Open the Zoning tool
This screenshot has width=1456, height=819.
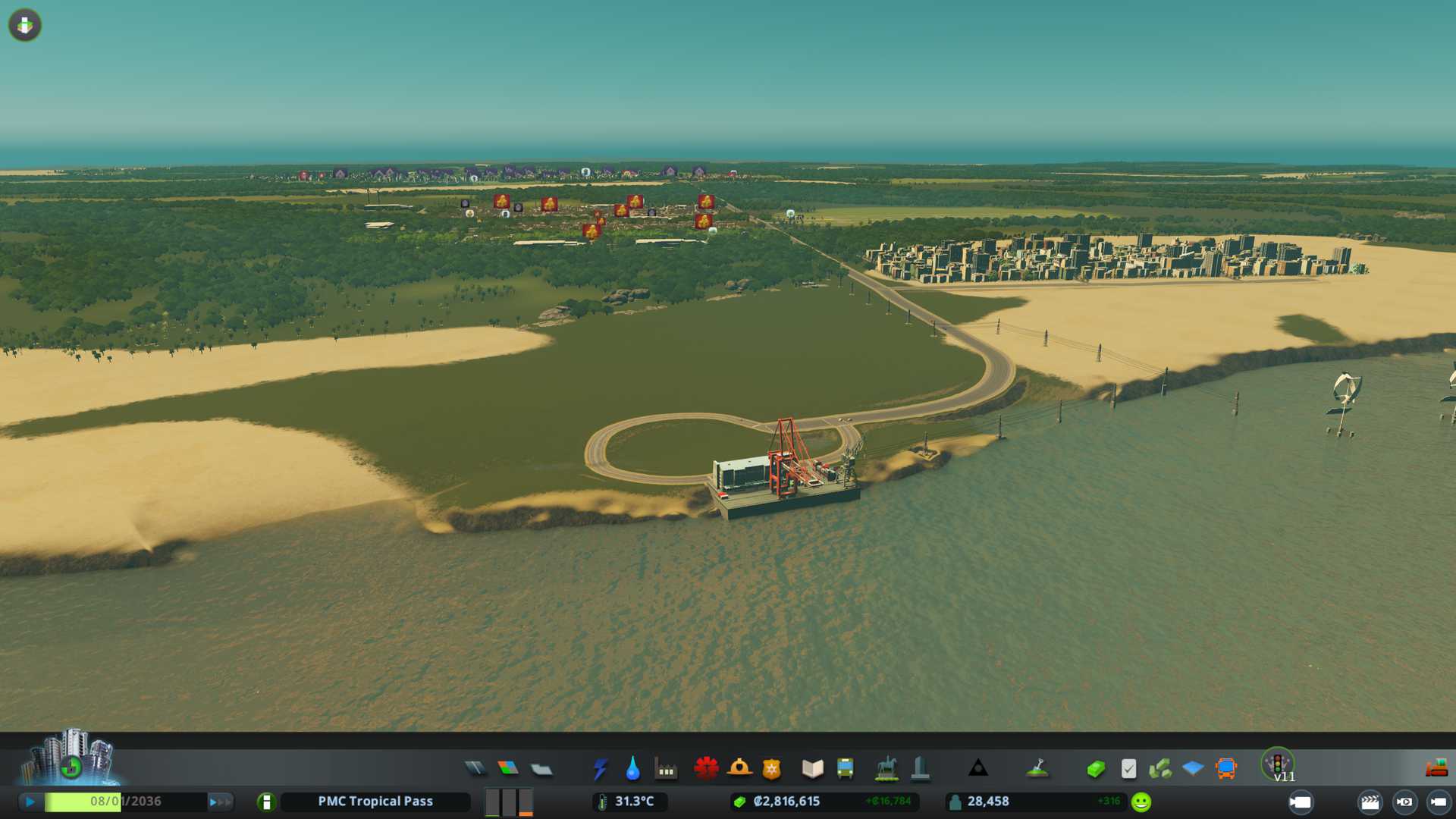(x=508, y=769)
